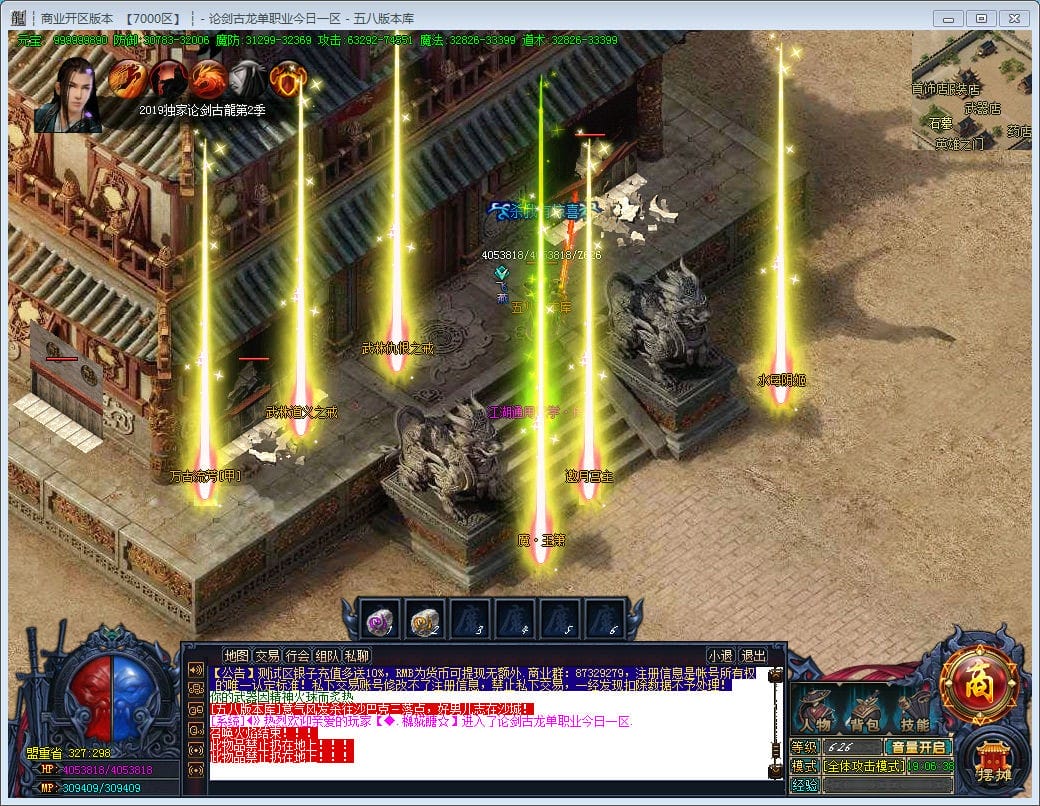The image size is (1040, 806).
Task: Open the 组队 team button
Action: click(327, 656)
